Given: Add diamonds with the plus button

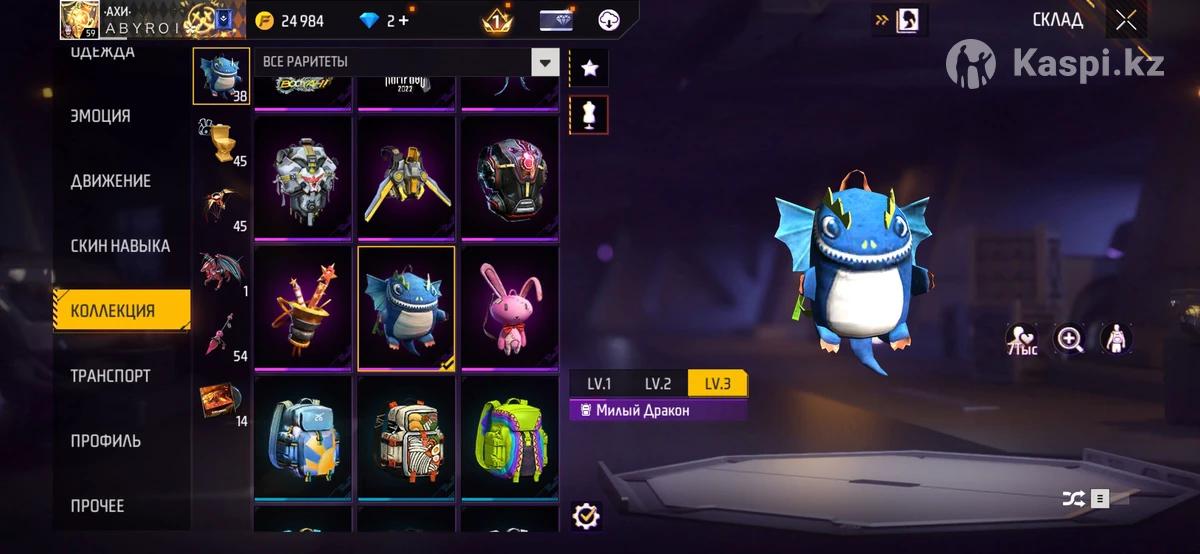Looking at the screenshot, I should tap(402, 21).
